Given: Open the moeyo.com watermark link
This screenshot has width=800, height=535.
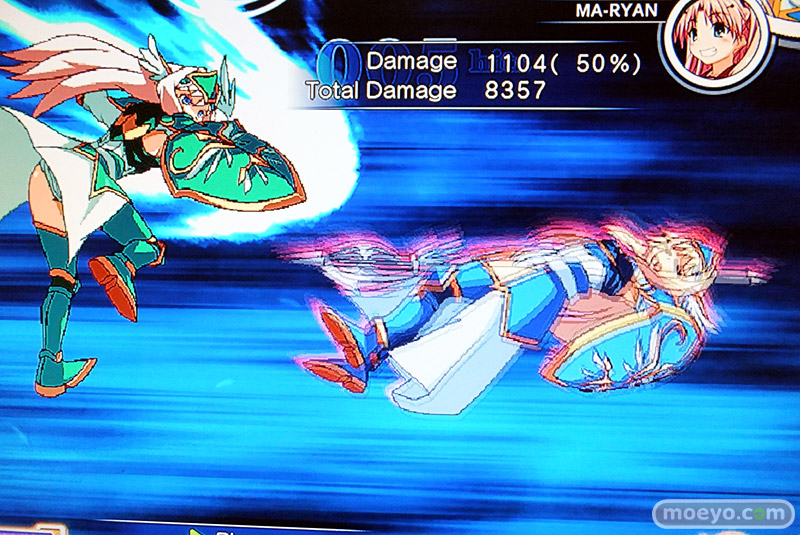Looking at the screenshot, I should [724, 512].
